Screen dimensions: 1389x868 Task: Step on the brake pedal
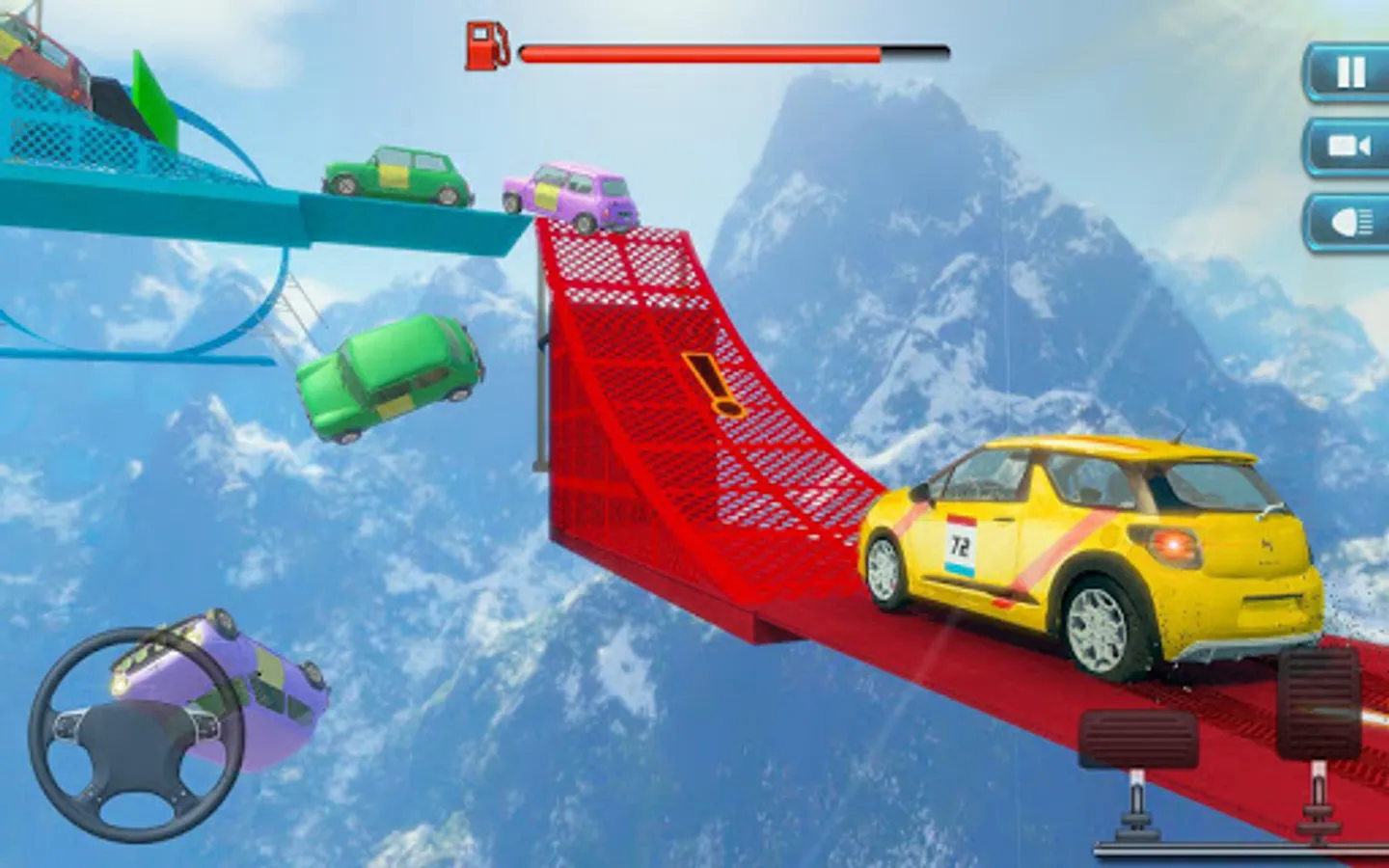pos(1138,741)
